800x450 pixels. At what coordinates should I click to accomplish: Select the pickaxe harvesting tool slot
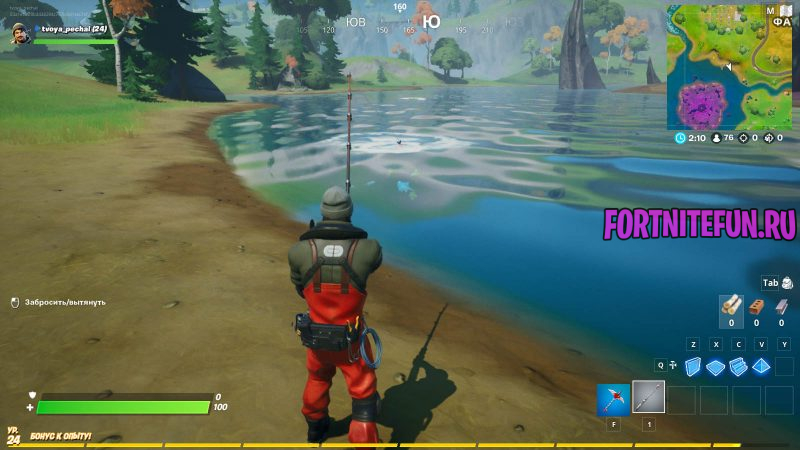(613, 400)
